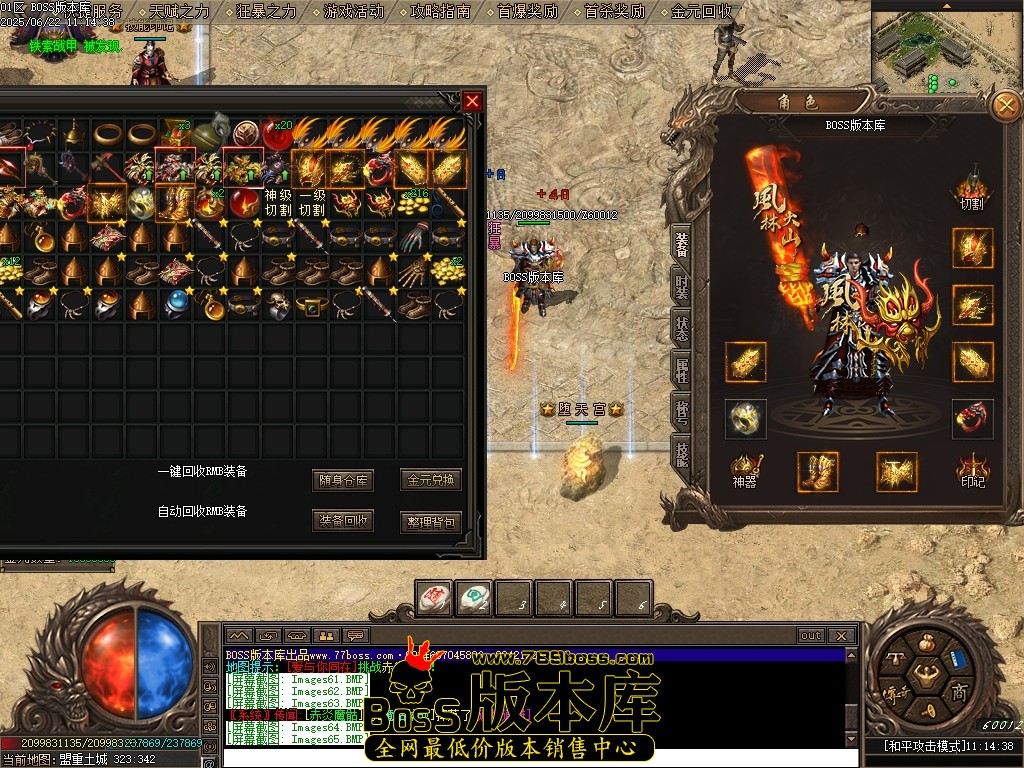1024x768 pixels.
Task: Show 游戏活动 game events
Action: point(353,12)
